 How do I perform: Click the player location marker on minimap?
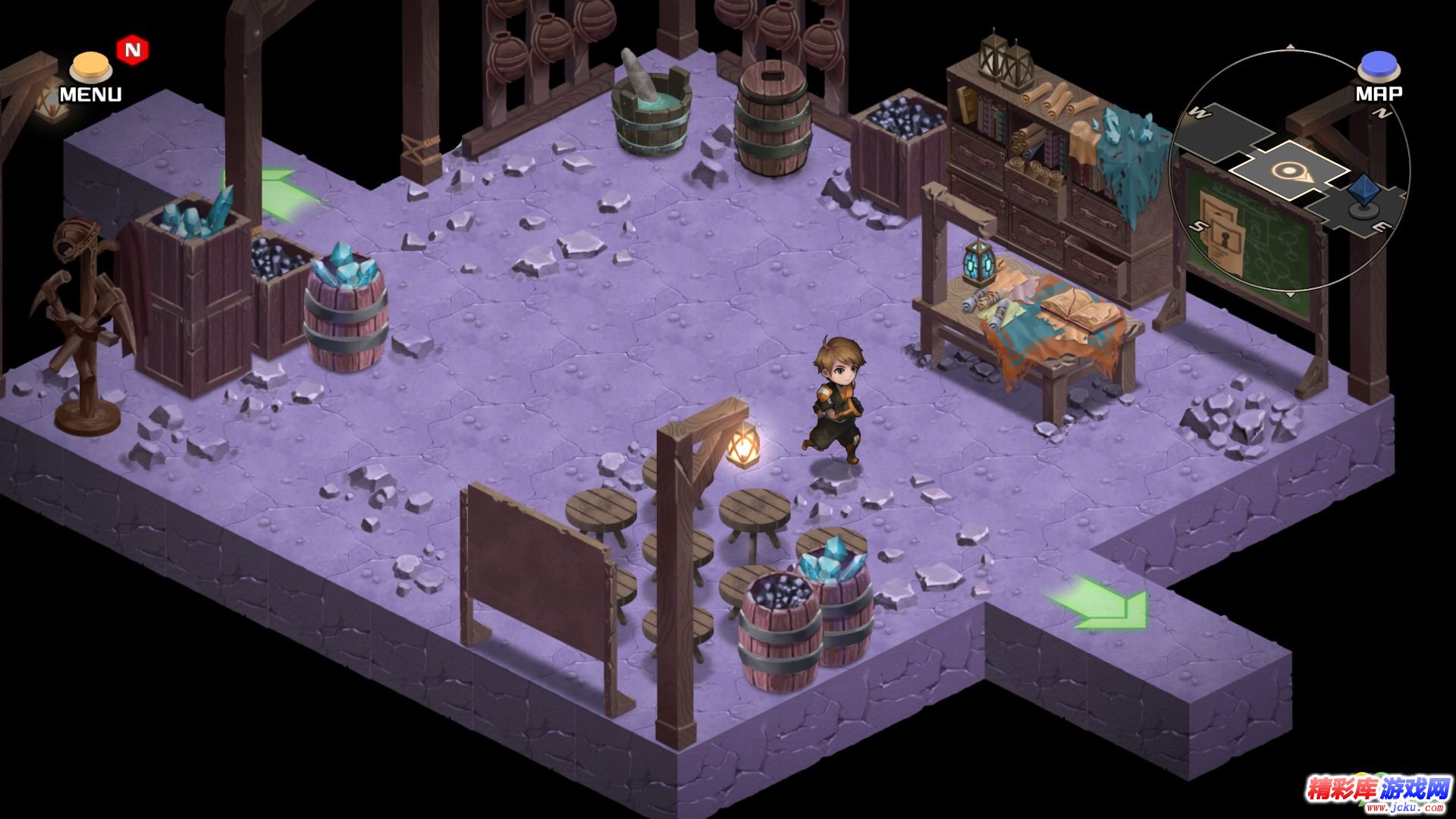click(1287, 172)
